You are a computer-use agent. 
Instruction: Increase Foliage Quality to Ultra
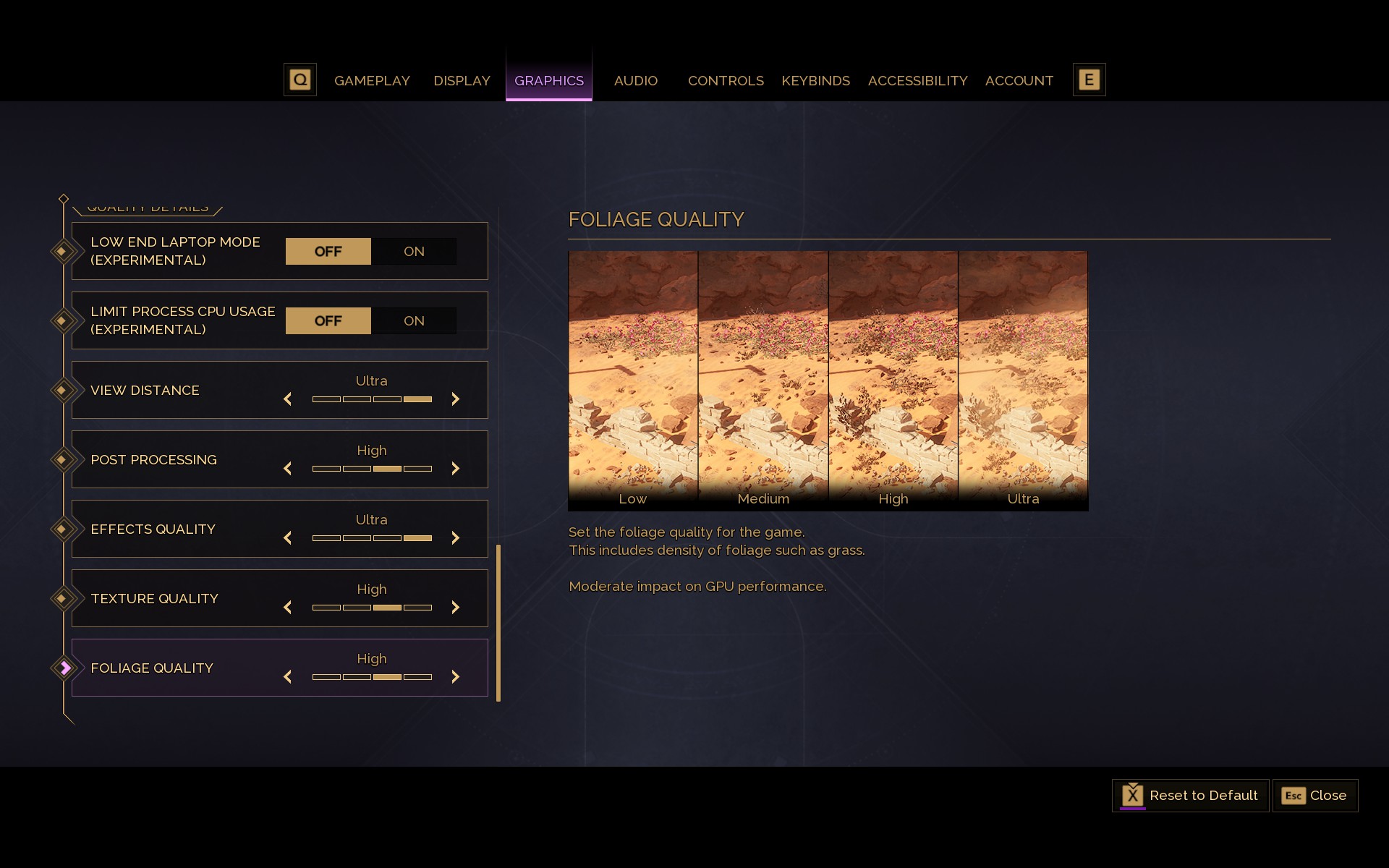pyautogui.click(x=455, y=676)
